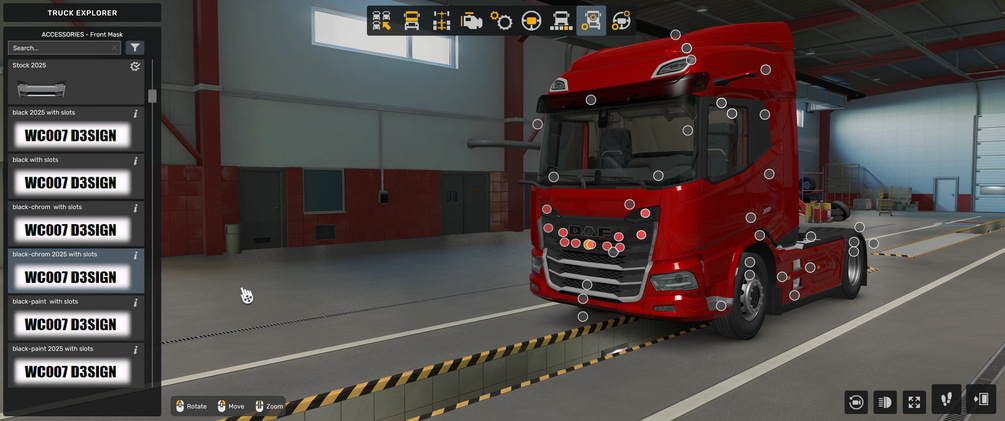Toggle the truck headlights

[x=885, y=401]
